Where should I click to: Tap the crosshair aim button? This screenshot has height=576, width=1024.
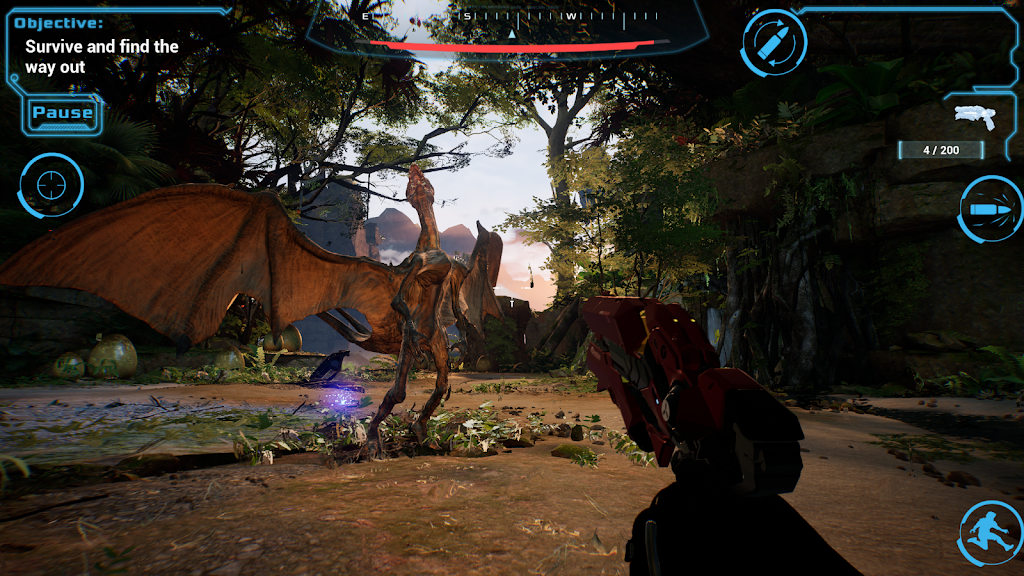51,185
